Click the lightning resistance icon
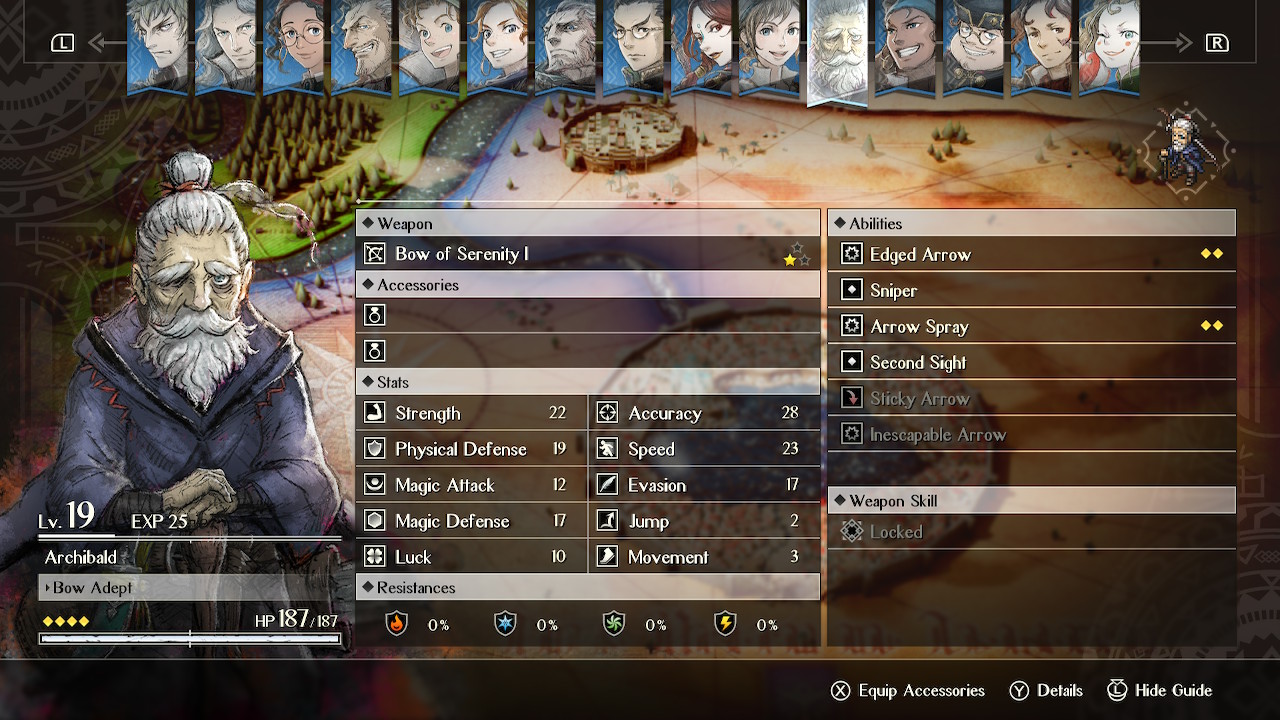This screenshot has width=1280, height=720. tap(725, 624)
